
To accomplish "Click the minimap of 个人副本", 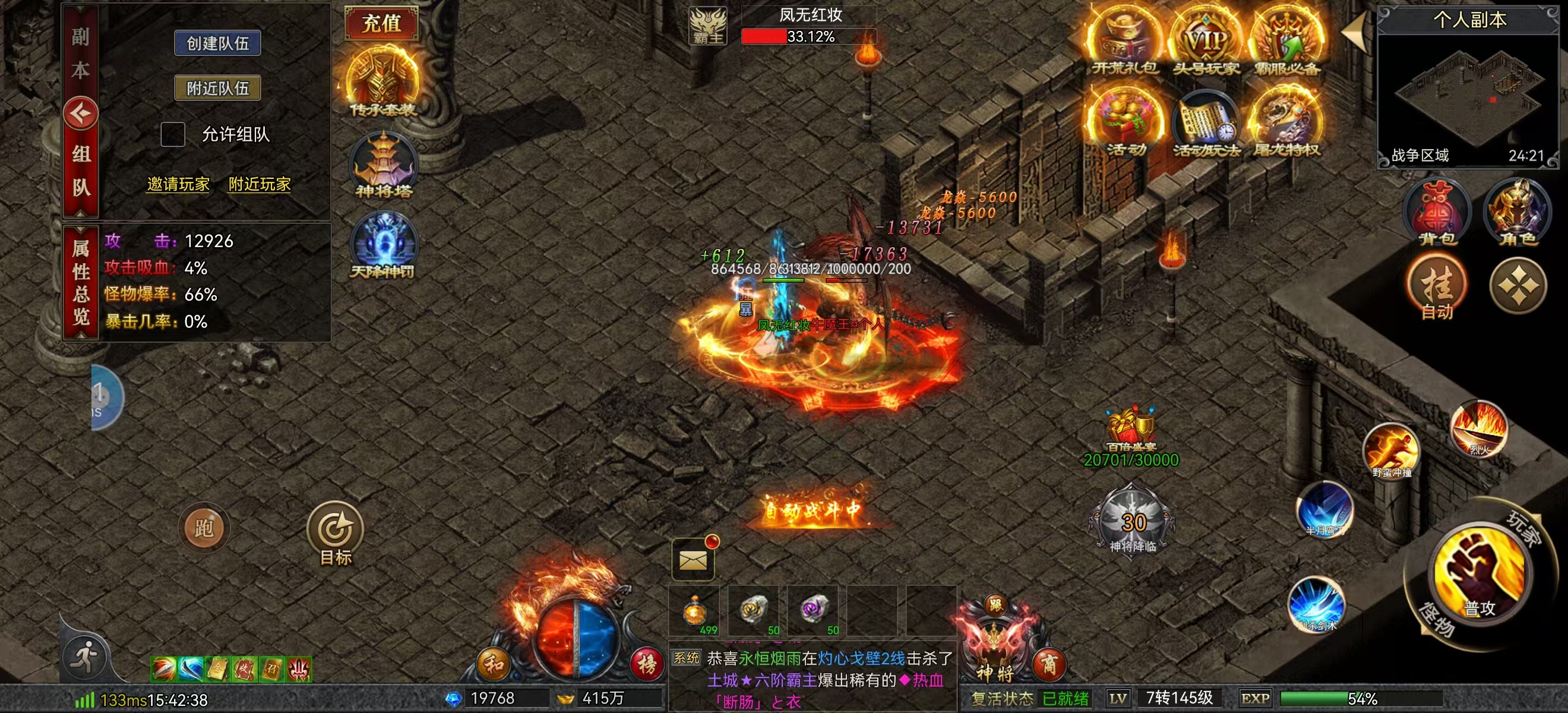I will click(1468, 92).
